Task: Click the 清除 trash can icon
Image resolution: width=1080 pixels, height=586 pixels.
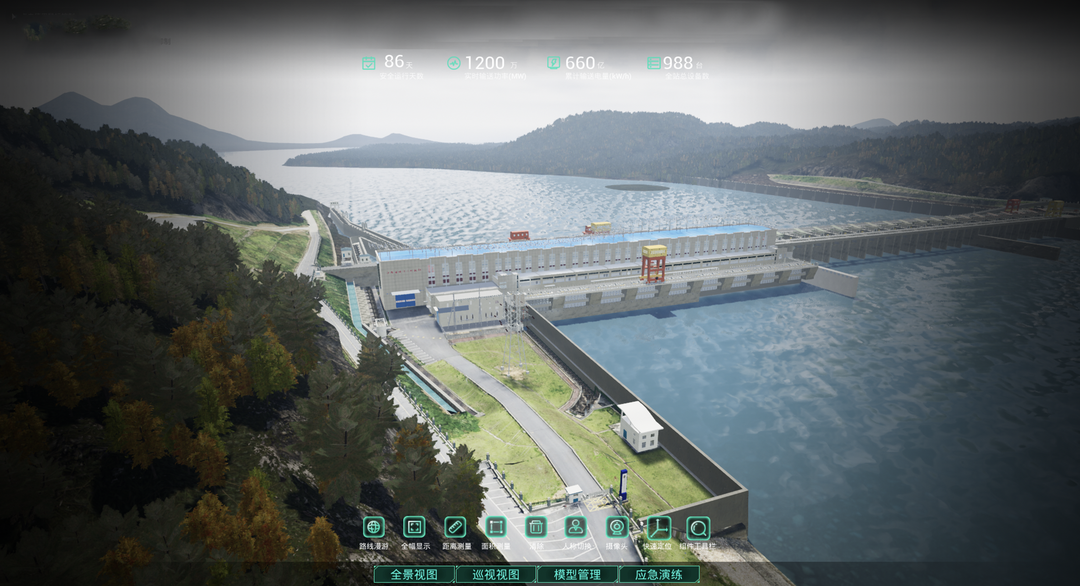Action: coord(536,527)
